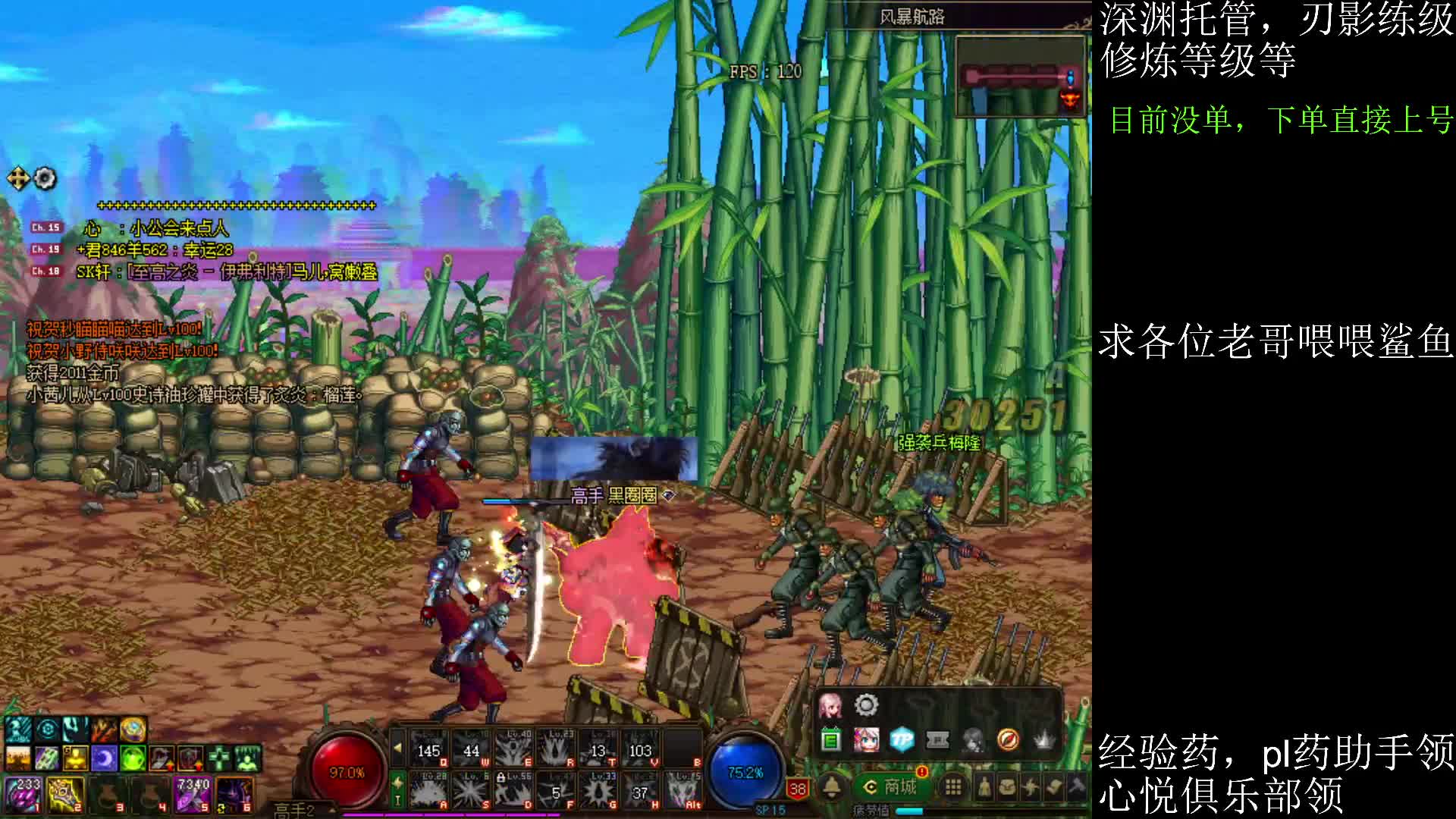Activate the skill bound to Alt

tap(682, 790)
